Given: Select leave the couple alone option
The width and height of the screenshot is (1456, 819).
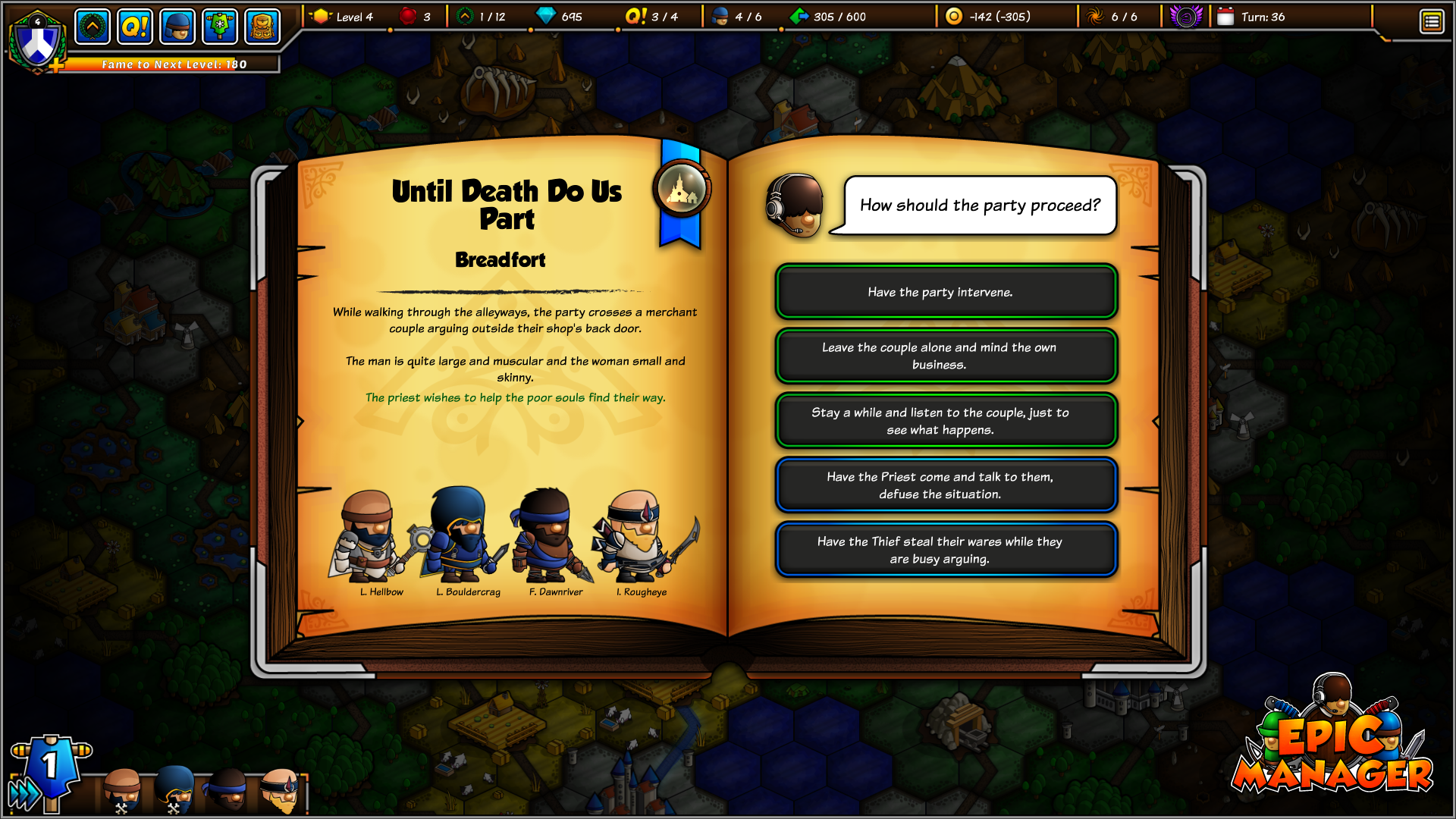Looking at the screenshot, I should click(945, 356).
